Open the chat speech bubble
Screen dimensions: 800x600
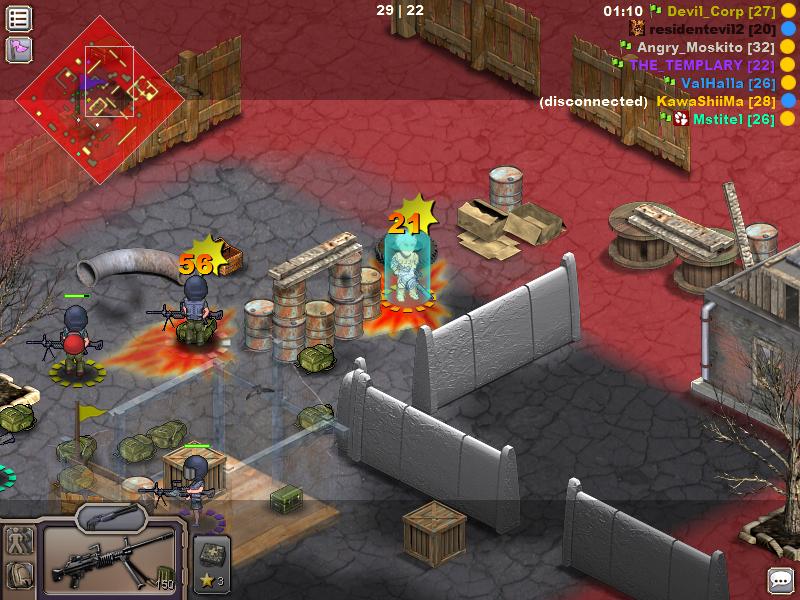(x=780, y=579)
